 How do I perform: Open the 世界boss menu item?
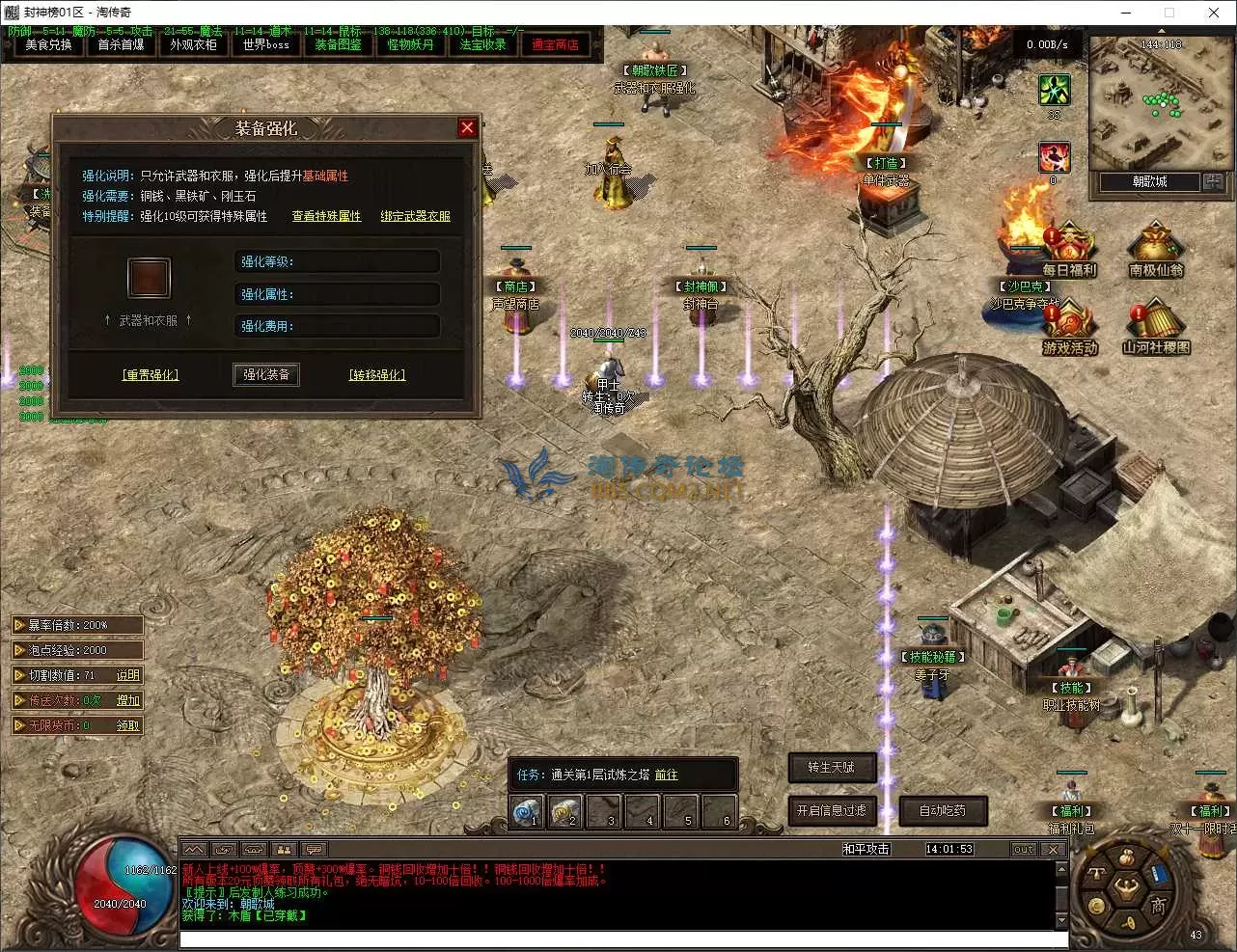pyautogui.click(x=265, y=44)
